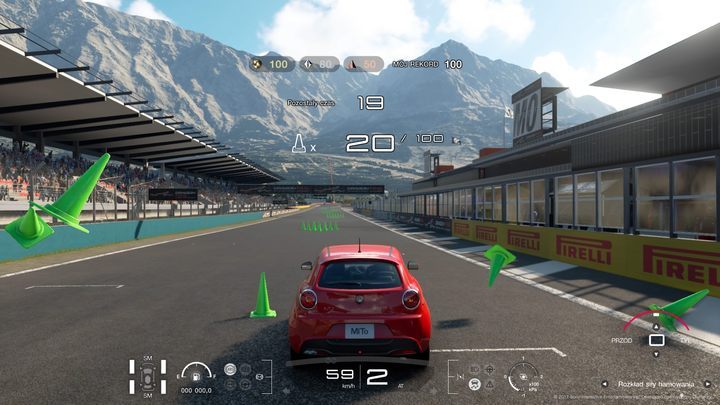Select the silver 80 target badge
Screen dimensions: 720x405
point(319,64)
